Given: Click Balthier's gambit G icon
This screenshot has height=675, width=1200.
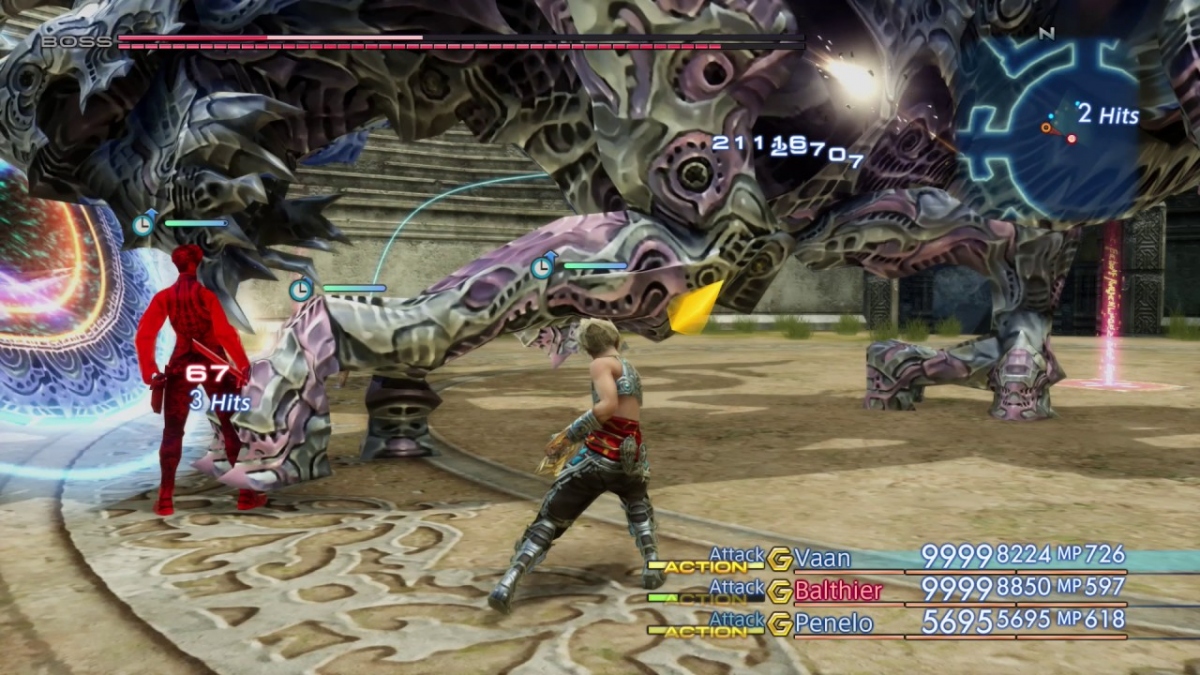Looking at the screenshot, I should click(x=779, y=591).
